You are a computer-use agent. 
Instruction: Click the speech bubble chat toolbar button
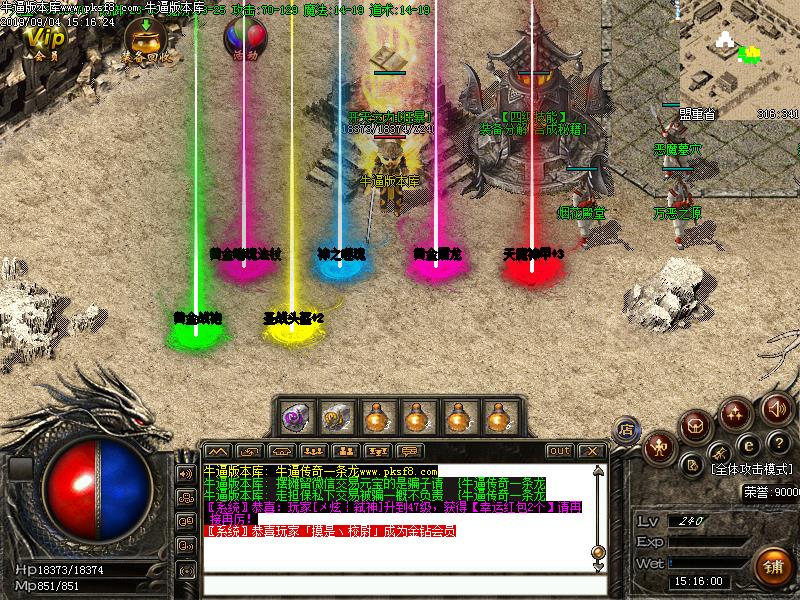(x=411, y=451)
